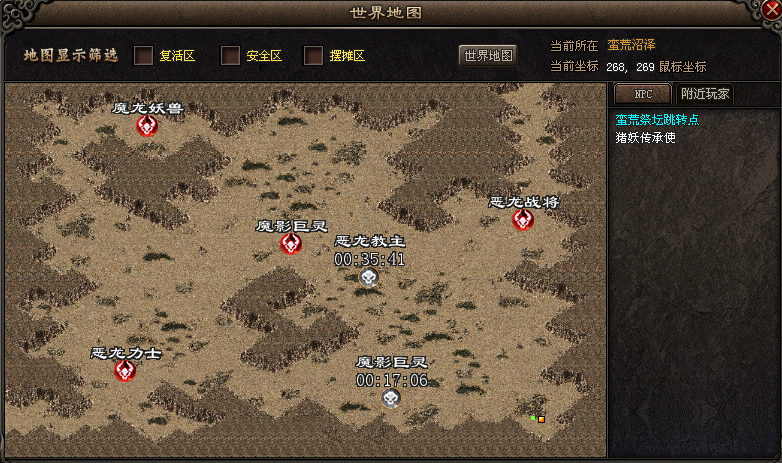Viewport: 782px width, 463px height.
Task: Select the 恶龙教主 skull marker
Action: click(369, 277)
